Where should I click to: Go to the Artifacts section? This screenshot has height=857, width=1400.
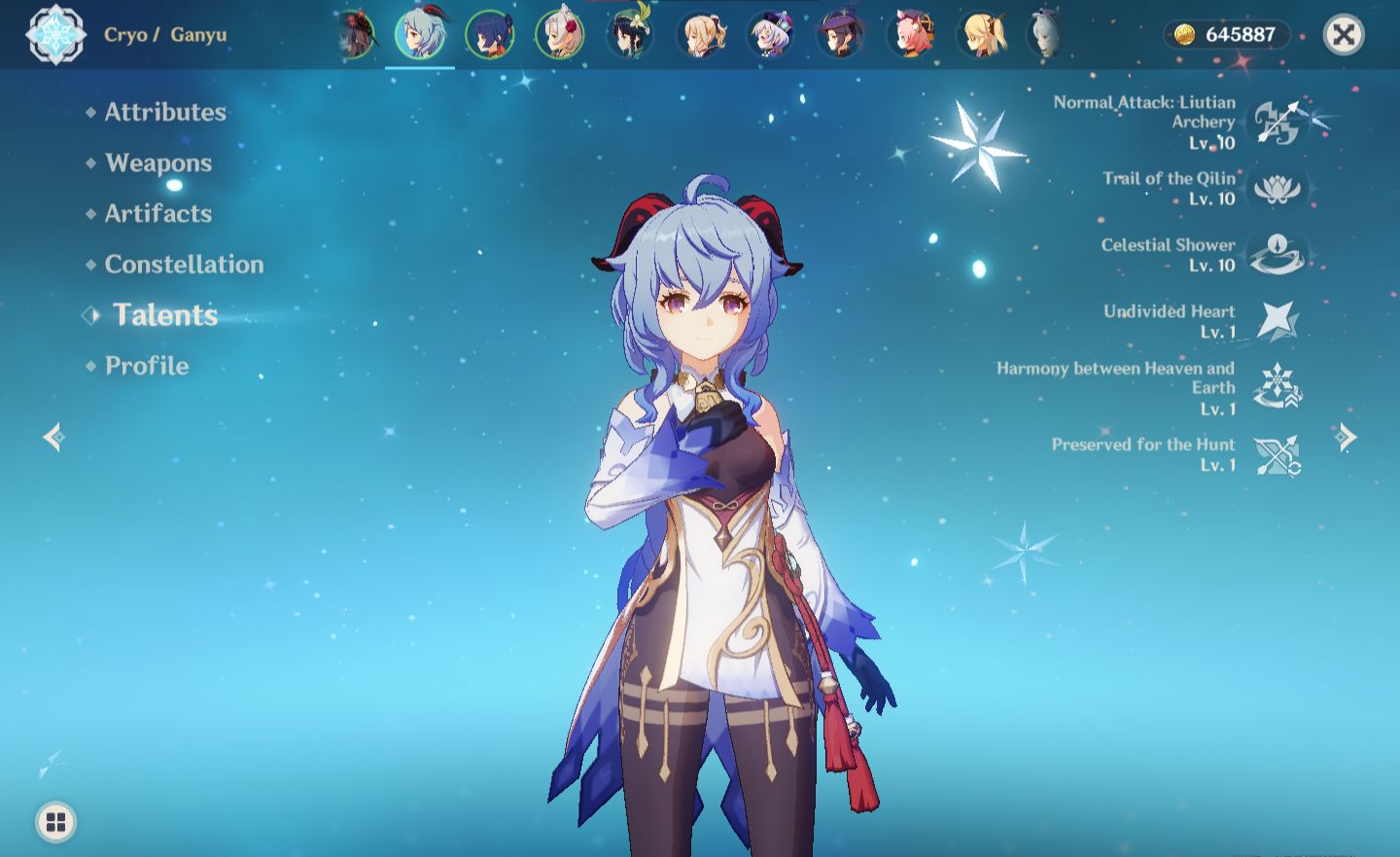pos(158,213)
